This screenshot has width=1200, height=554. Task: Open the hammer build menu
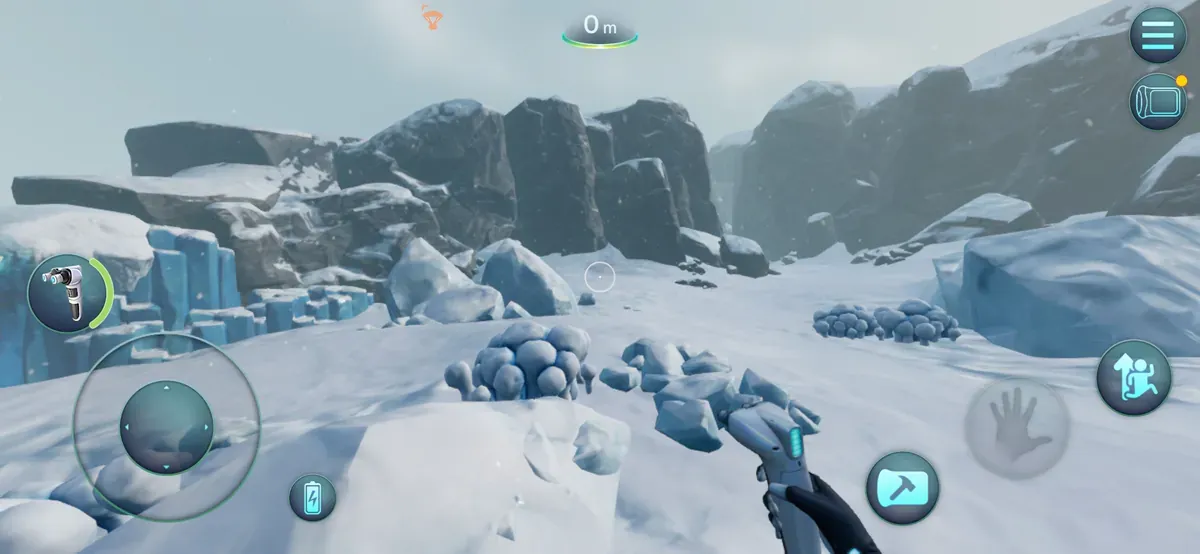tap(902, 488)
